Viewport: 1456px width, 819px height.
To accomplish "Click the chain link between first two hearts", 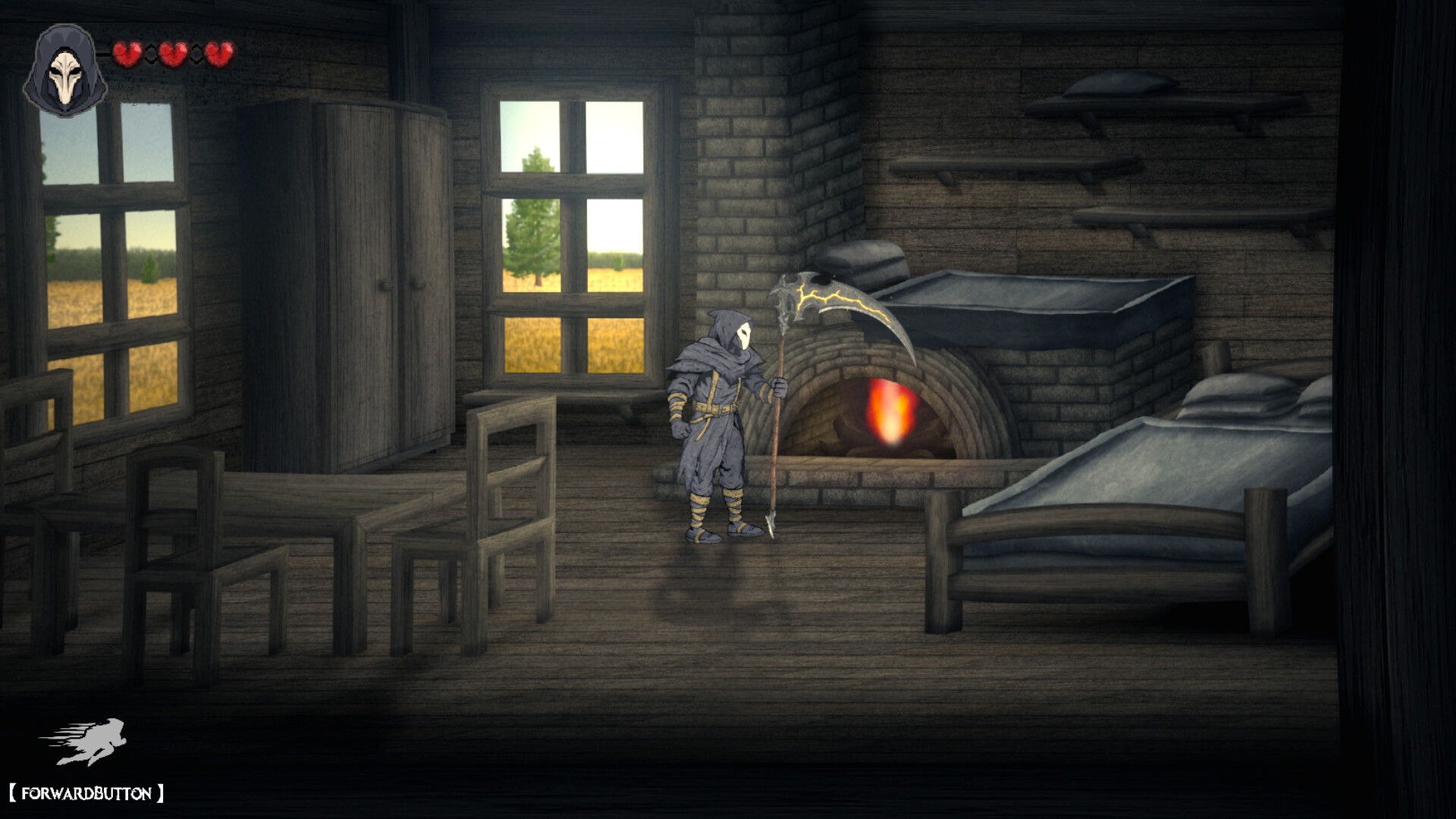I will [x=150, y=54].
